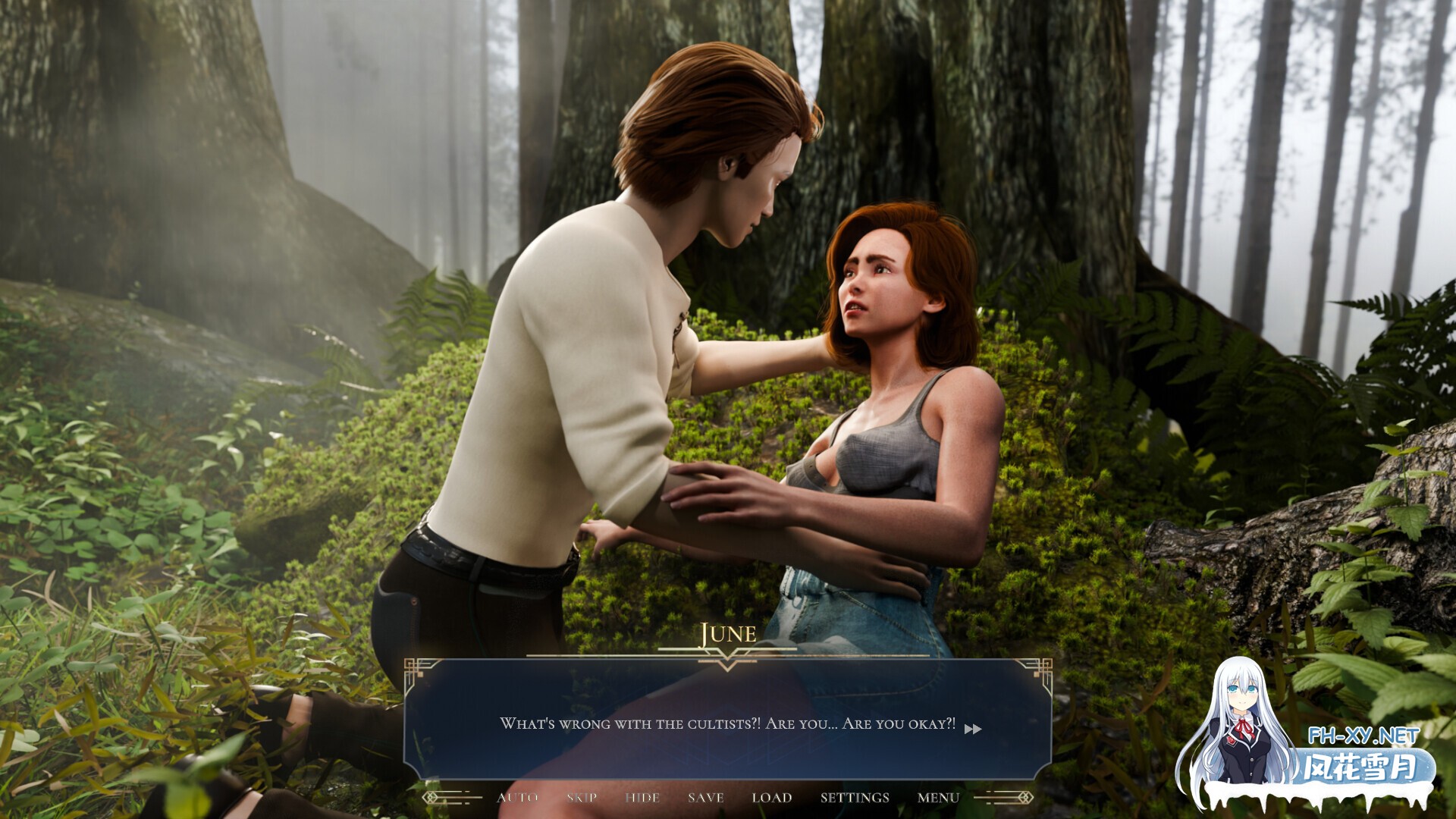Open the main MENU
This screenshot has width=1456, height=819.
(x=937, y=798)
